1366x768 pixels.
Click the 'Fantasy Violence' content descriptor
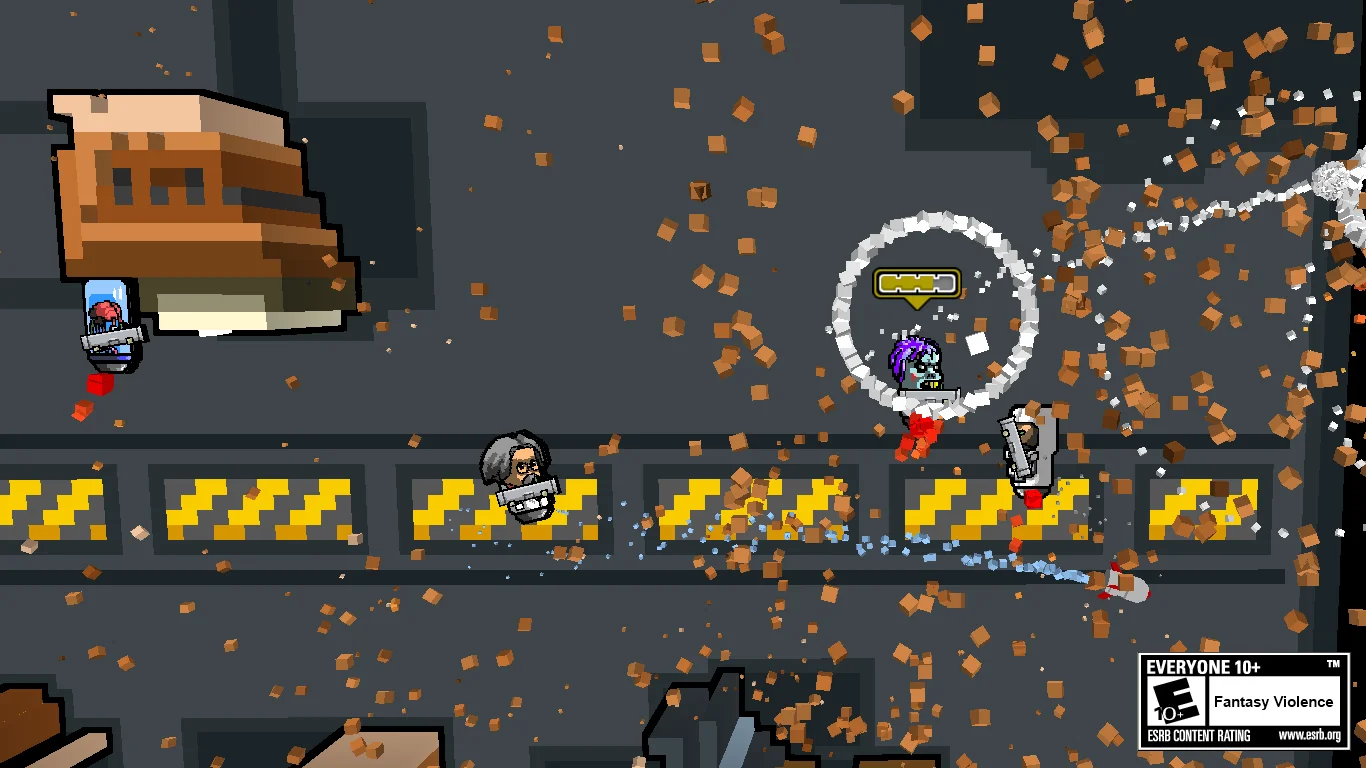(x=1274, y=702)
